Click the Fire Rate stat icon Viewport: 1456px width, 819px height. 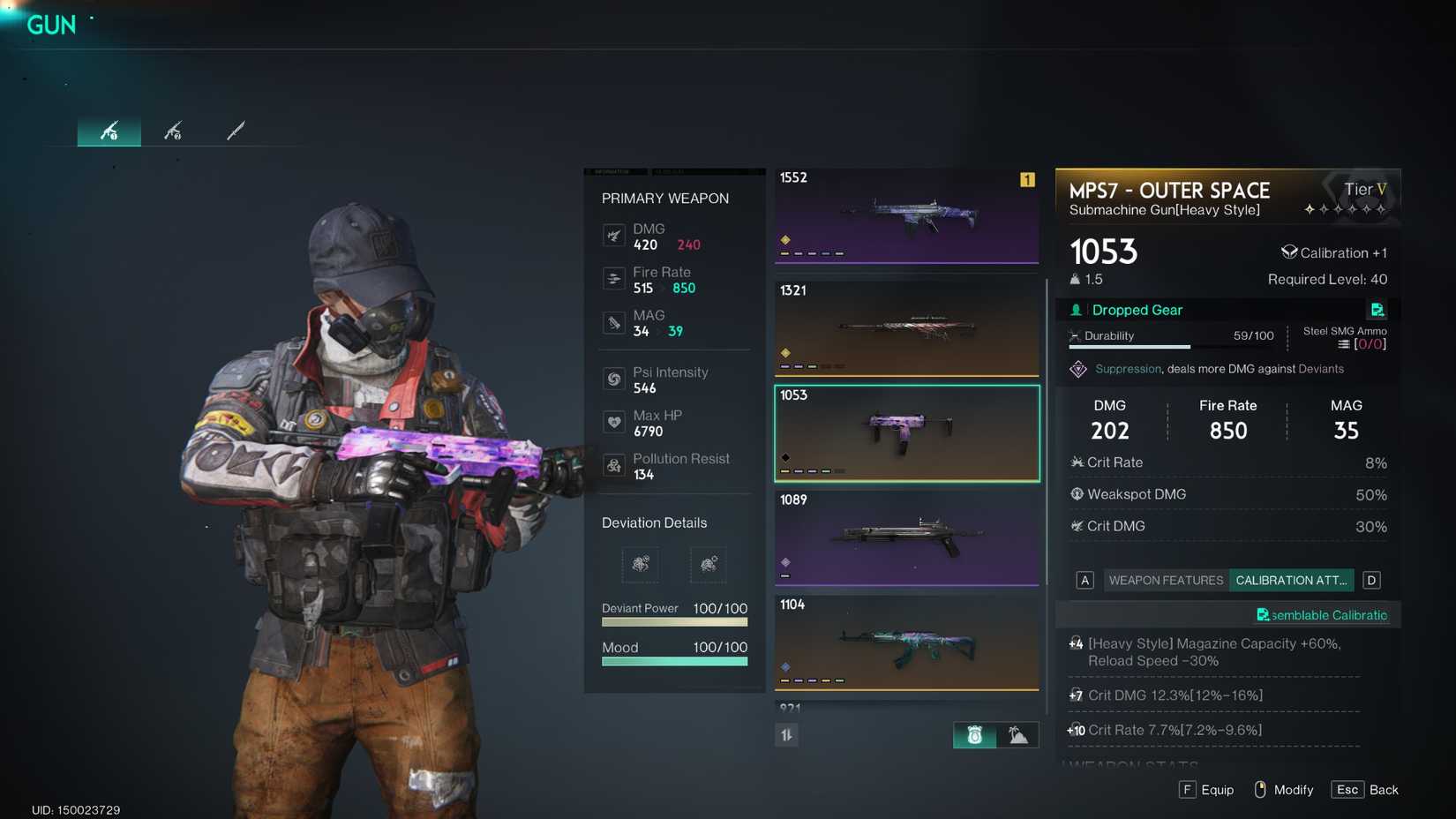[x=613, y=278]
